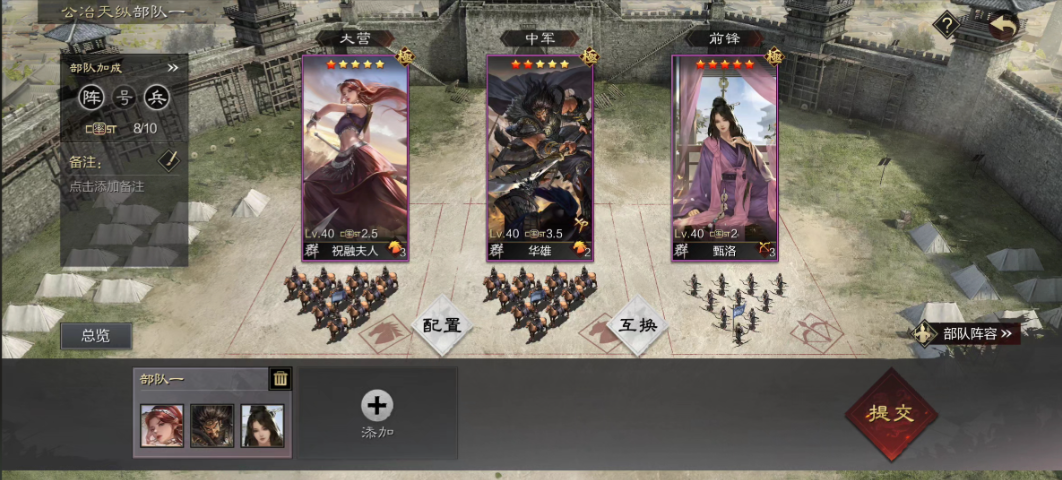Select the 号 bonus circle
Viewport: 1062px width, 480px height.
(125, 97)
